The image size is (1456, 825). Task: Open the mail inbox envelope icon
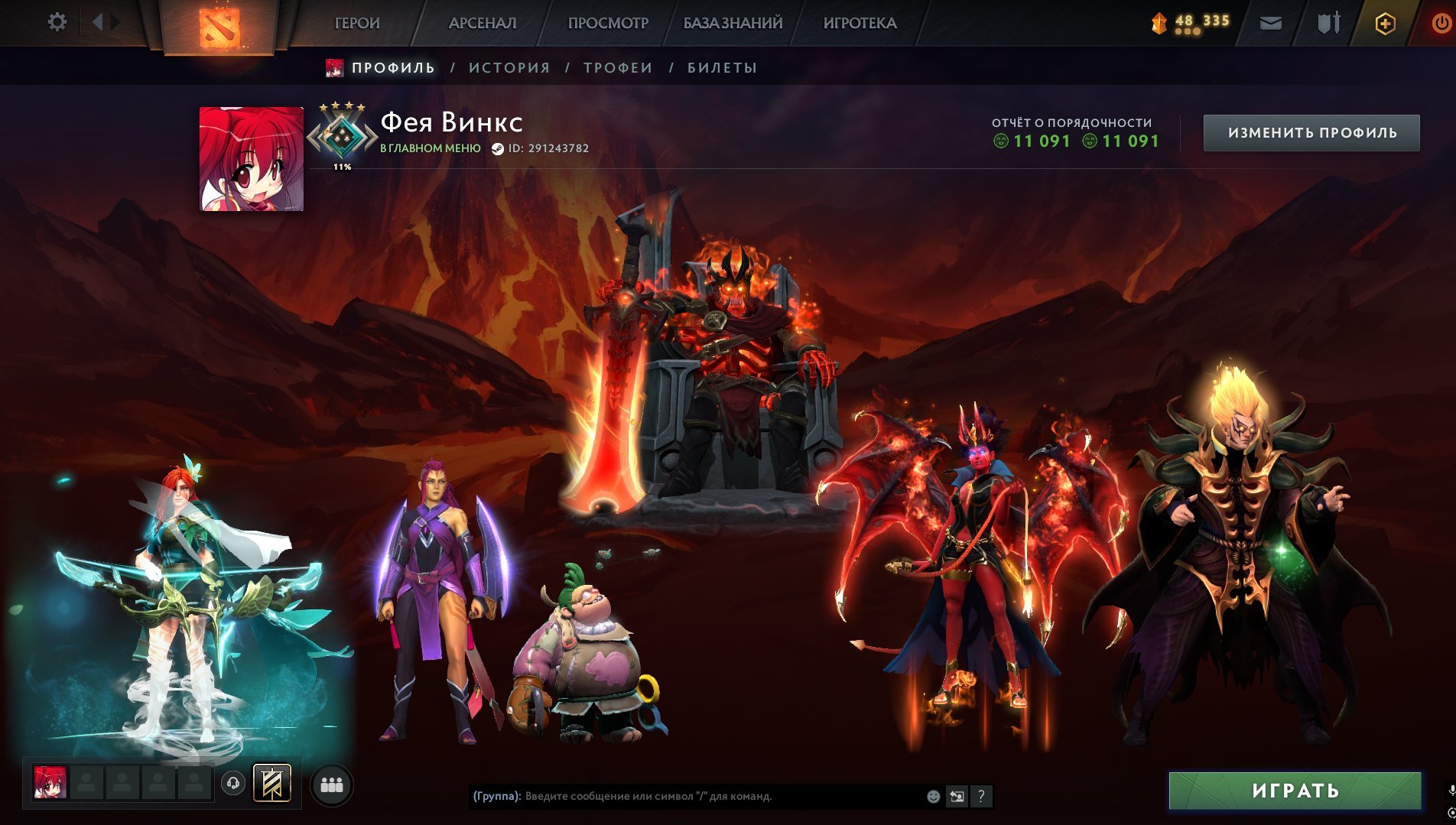[x=1270, y=24]
